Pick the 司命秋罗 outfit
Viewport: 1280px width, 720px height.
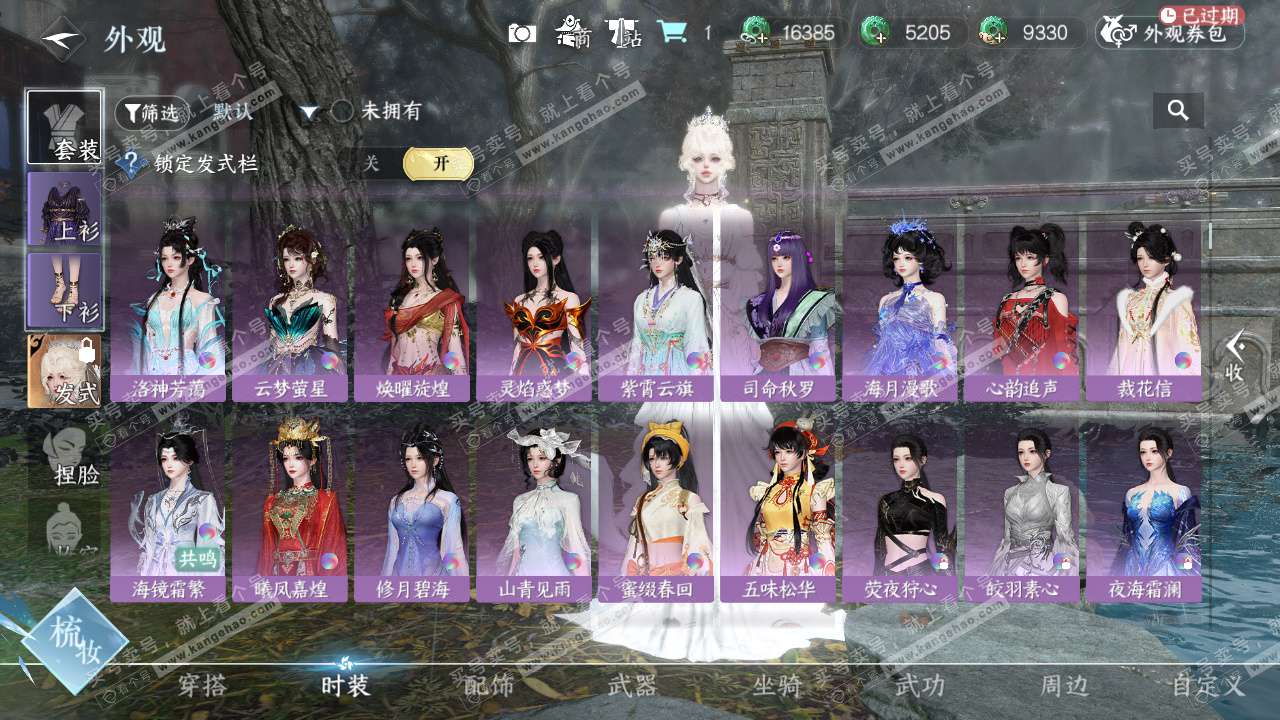tap(778, 312)
